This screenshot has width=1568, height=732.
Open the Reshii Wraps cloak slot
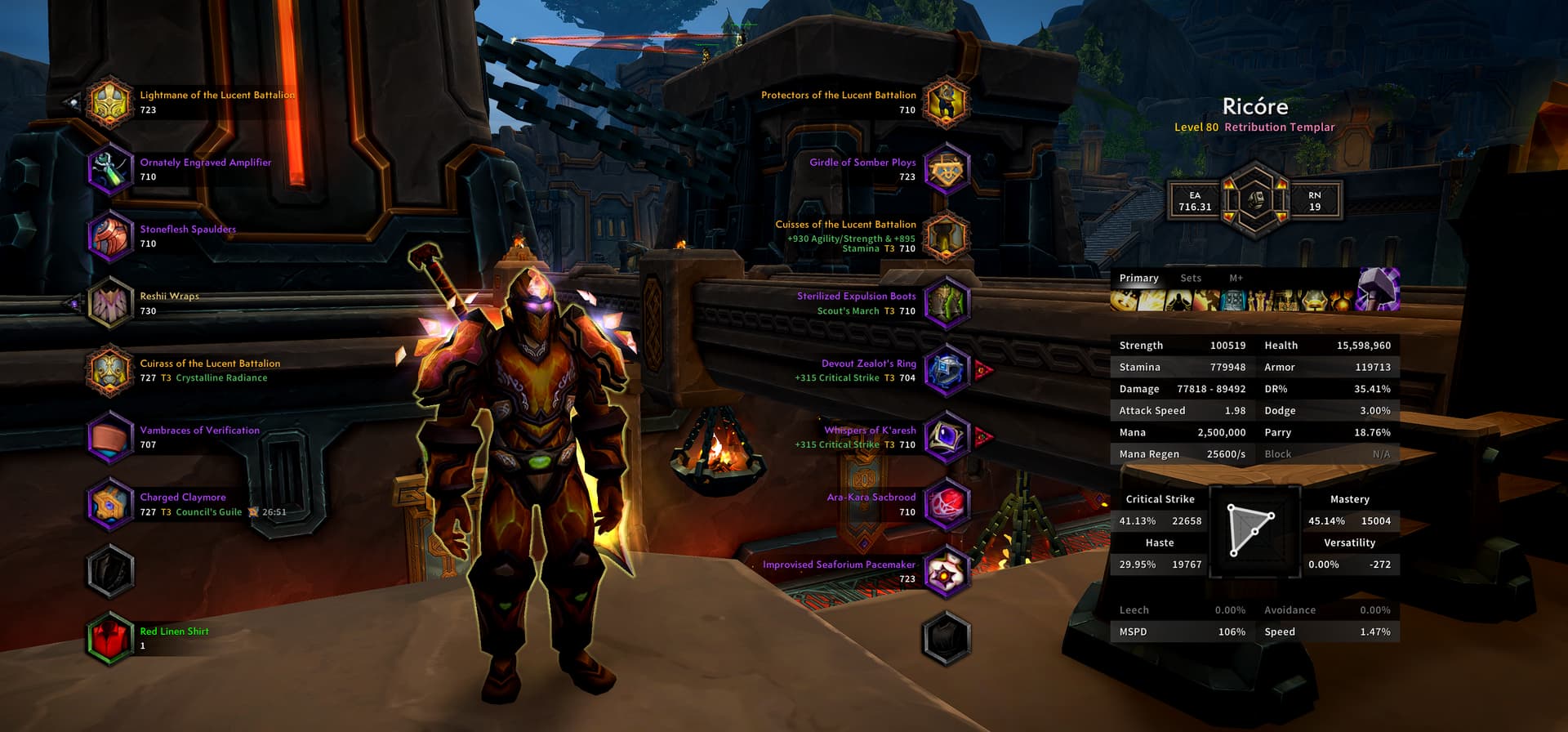(110, 303)
